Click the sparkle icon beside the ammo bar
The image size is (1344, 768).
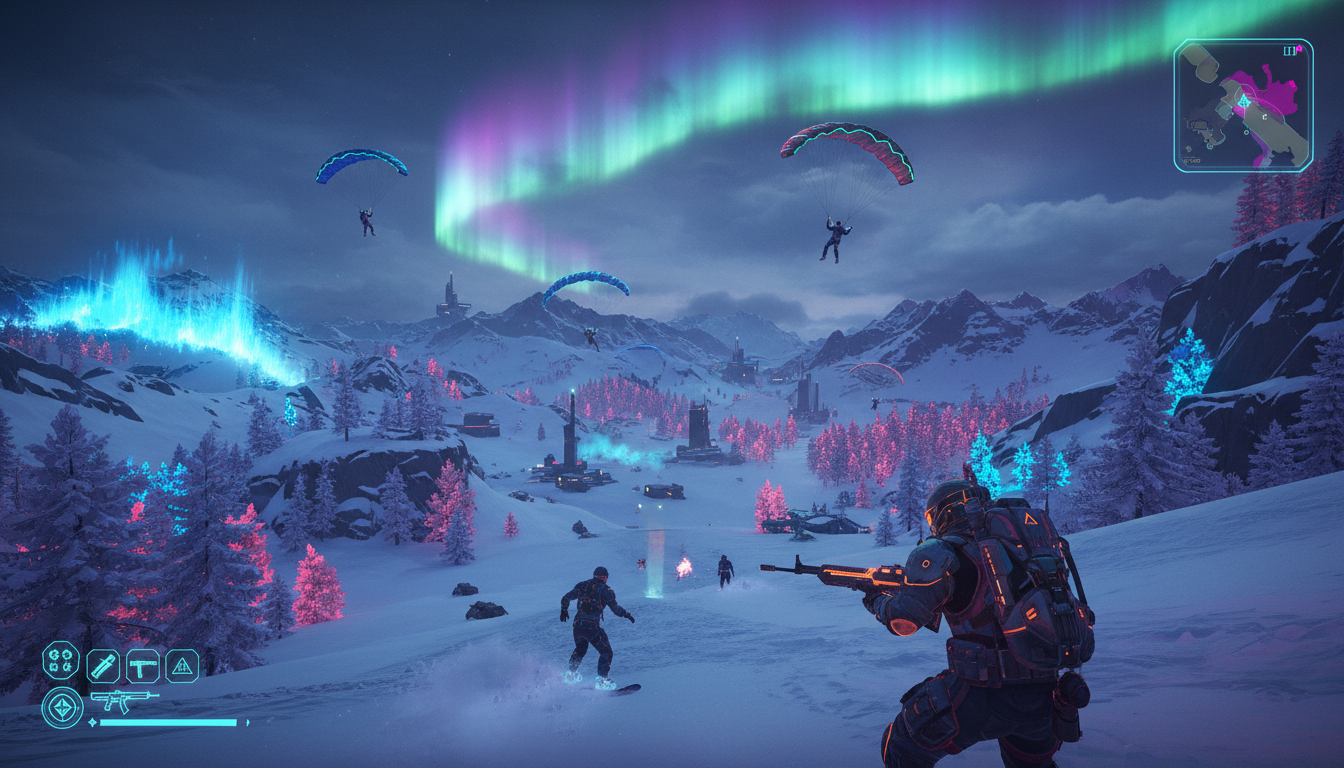pos(92,722)
